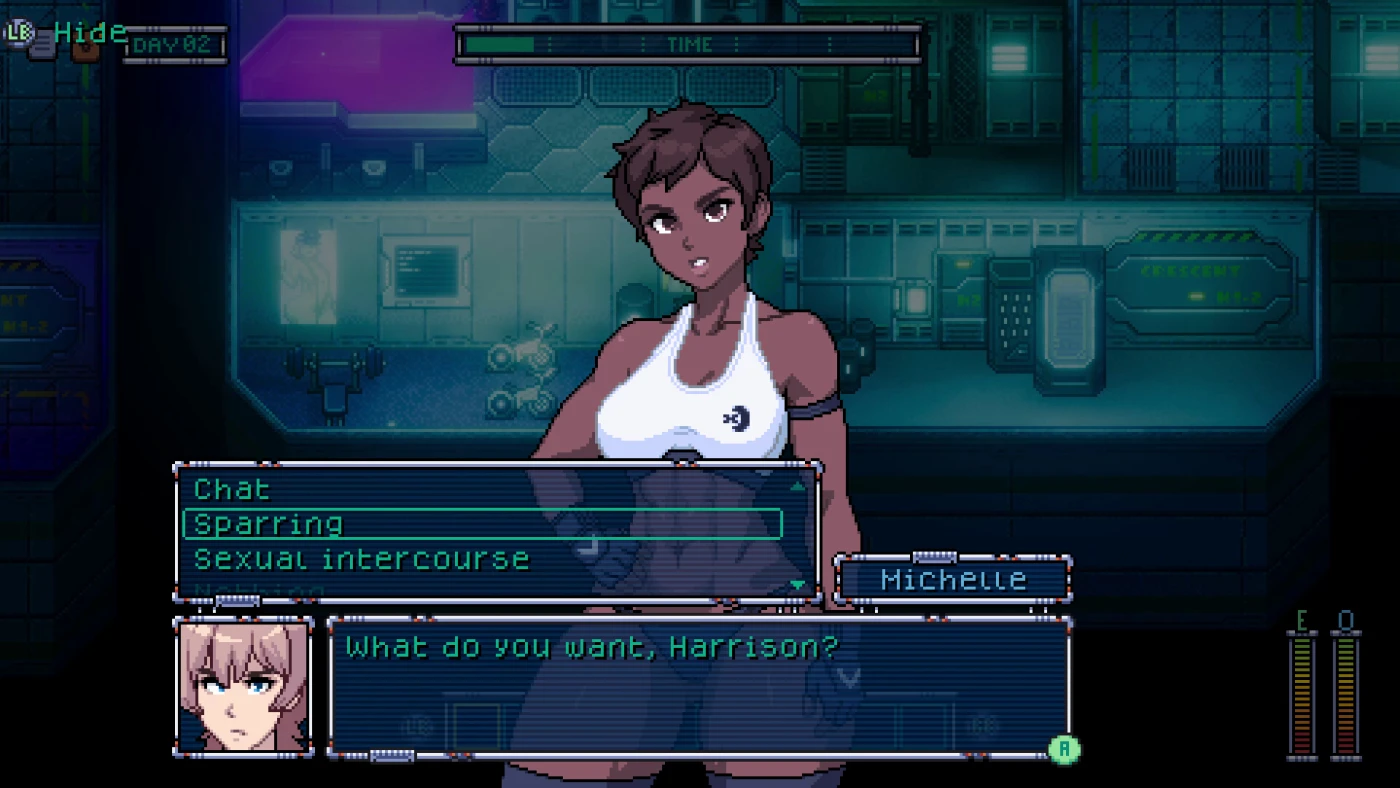Click the choice list's down arrow

click(797, 584)
